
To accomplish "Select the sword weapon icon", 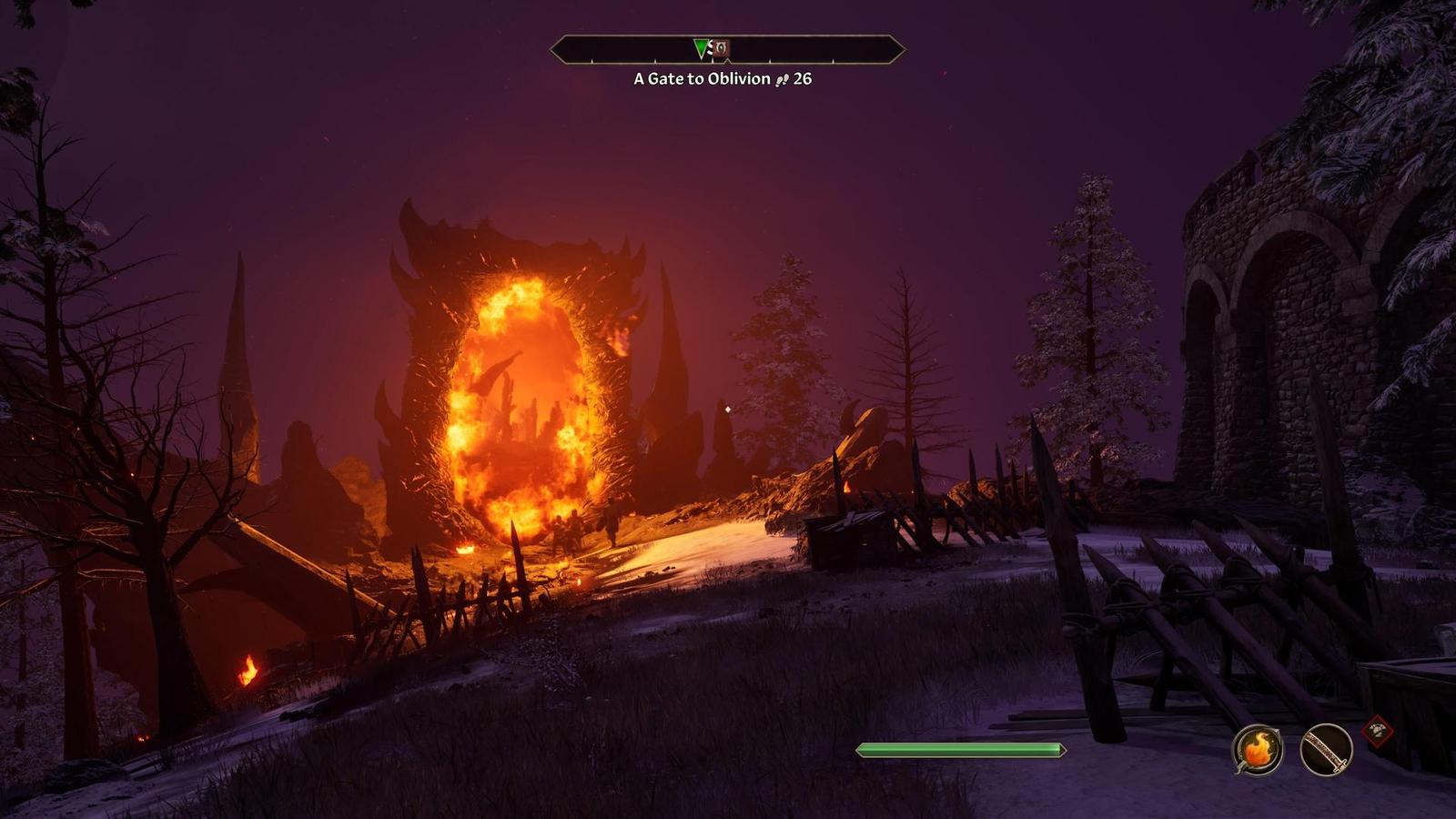I will tap(1326, 751).
